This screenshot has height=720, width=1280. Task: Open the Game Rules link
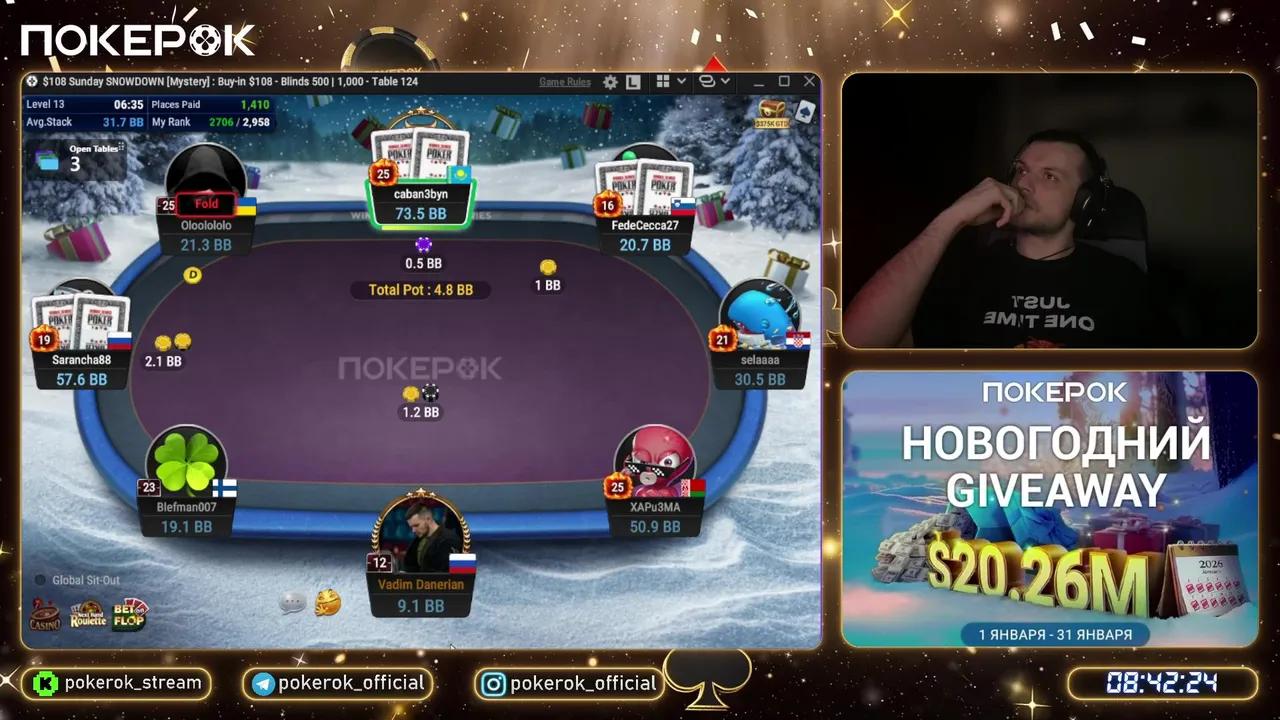click(565, 82)
